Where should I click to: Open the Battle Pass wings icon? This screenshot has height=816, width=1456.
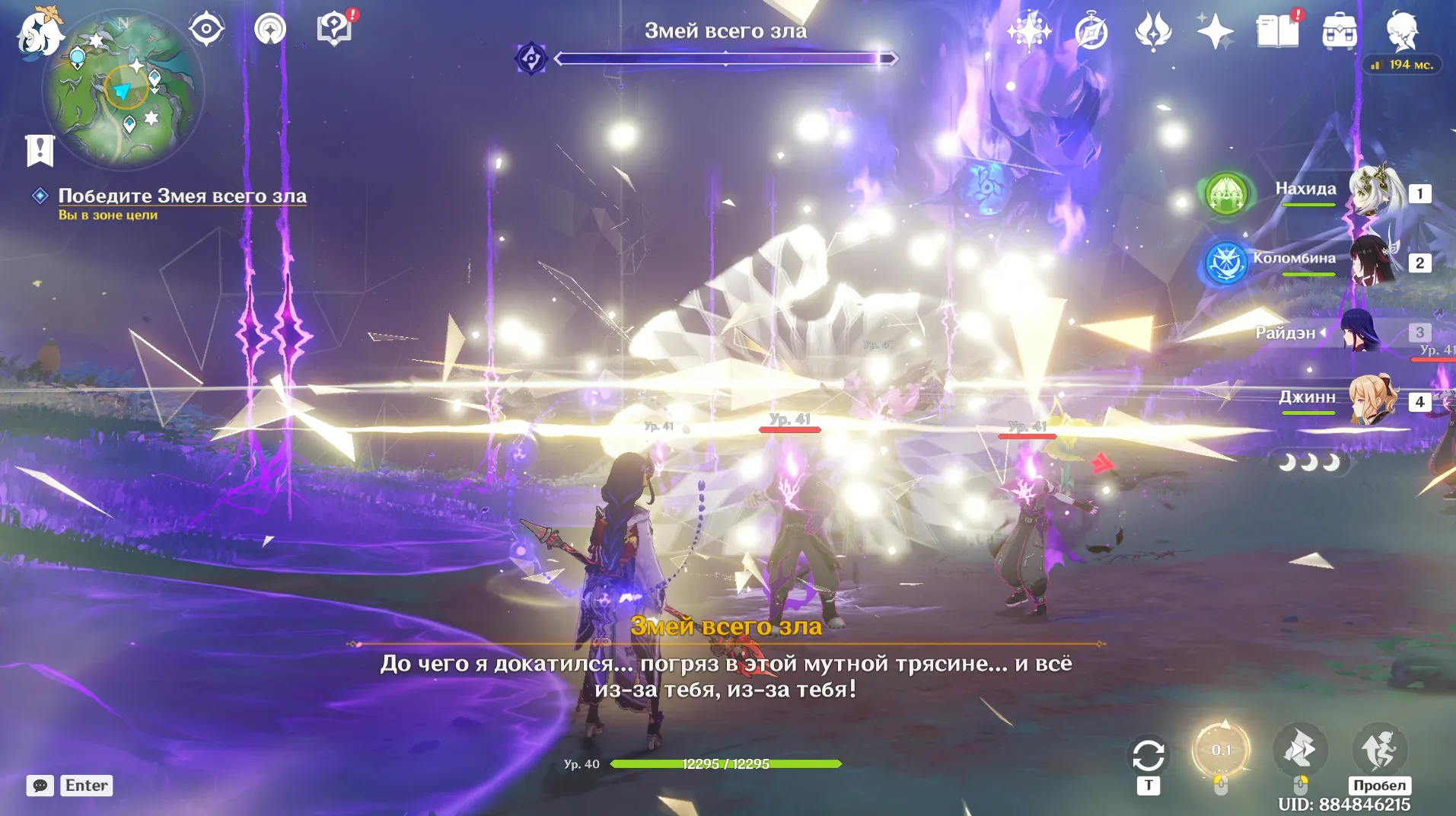coord(1154,29)
